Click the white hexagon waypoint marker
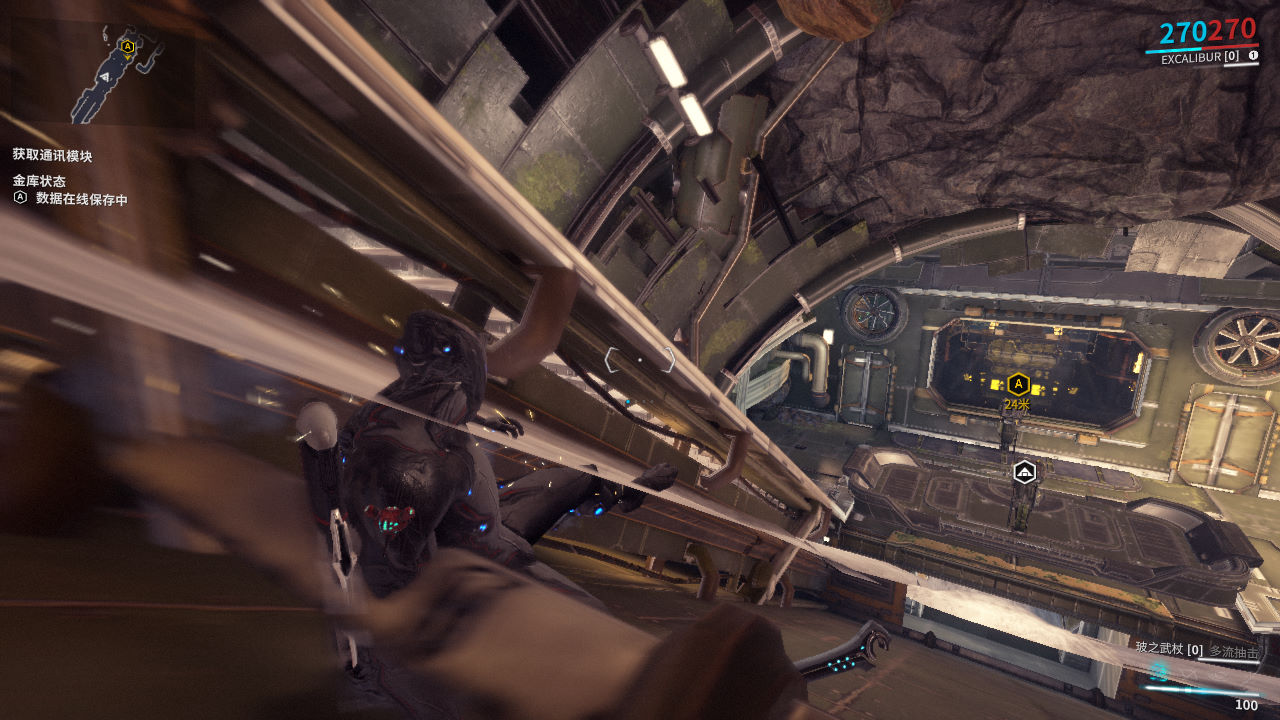1280x720 pixels. click(x=1024, y=472)
